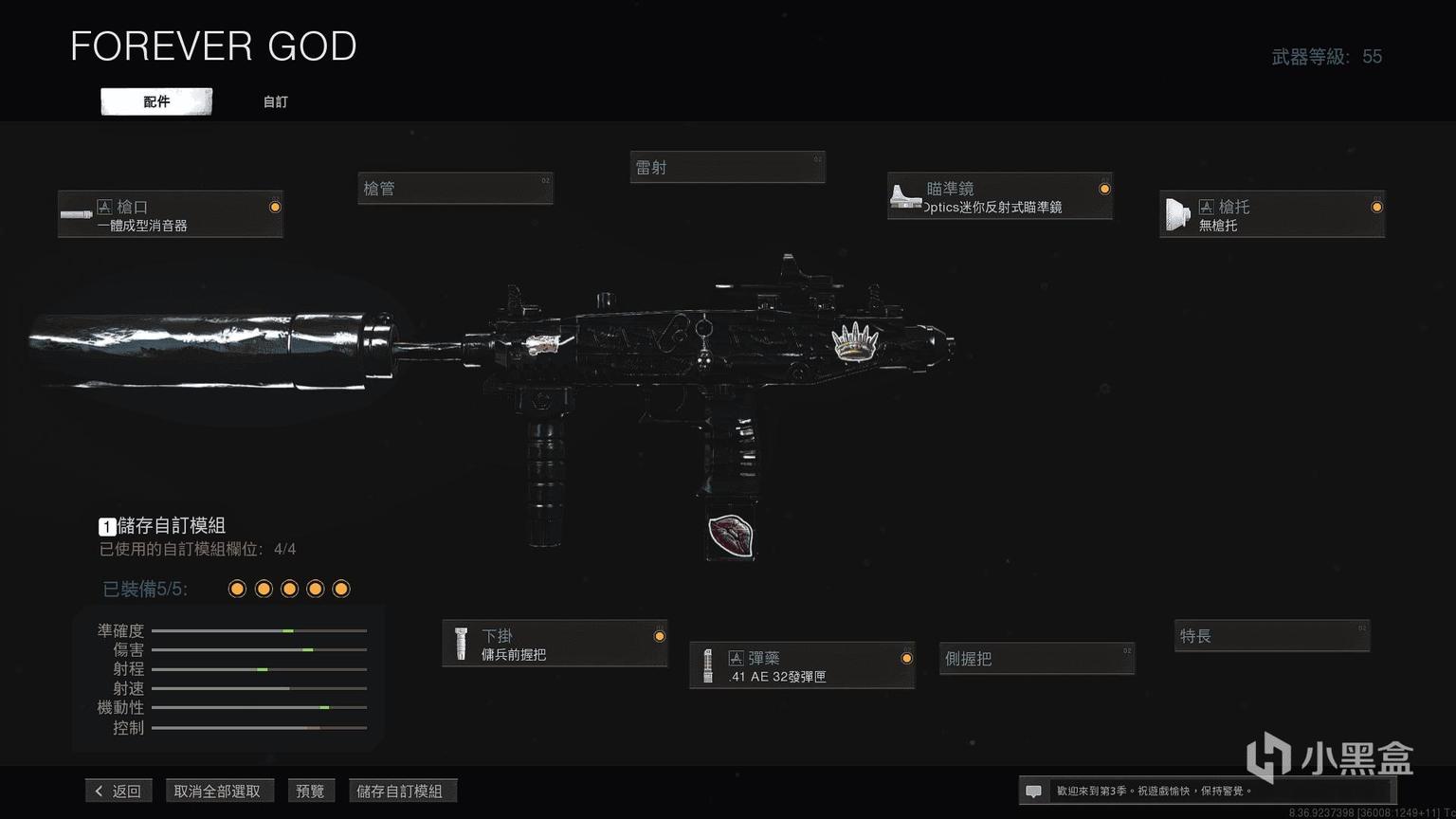Open the 特長 perk slot
The image size is (1456, 819).
tap(1271, 636)
